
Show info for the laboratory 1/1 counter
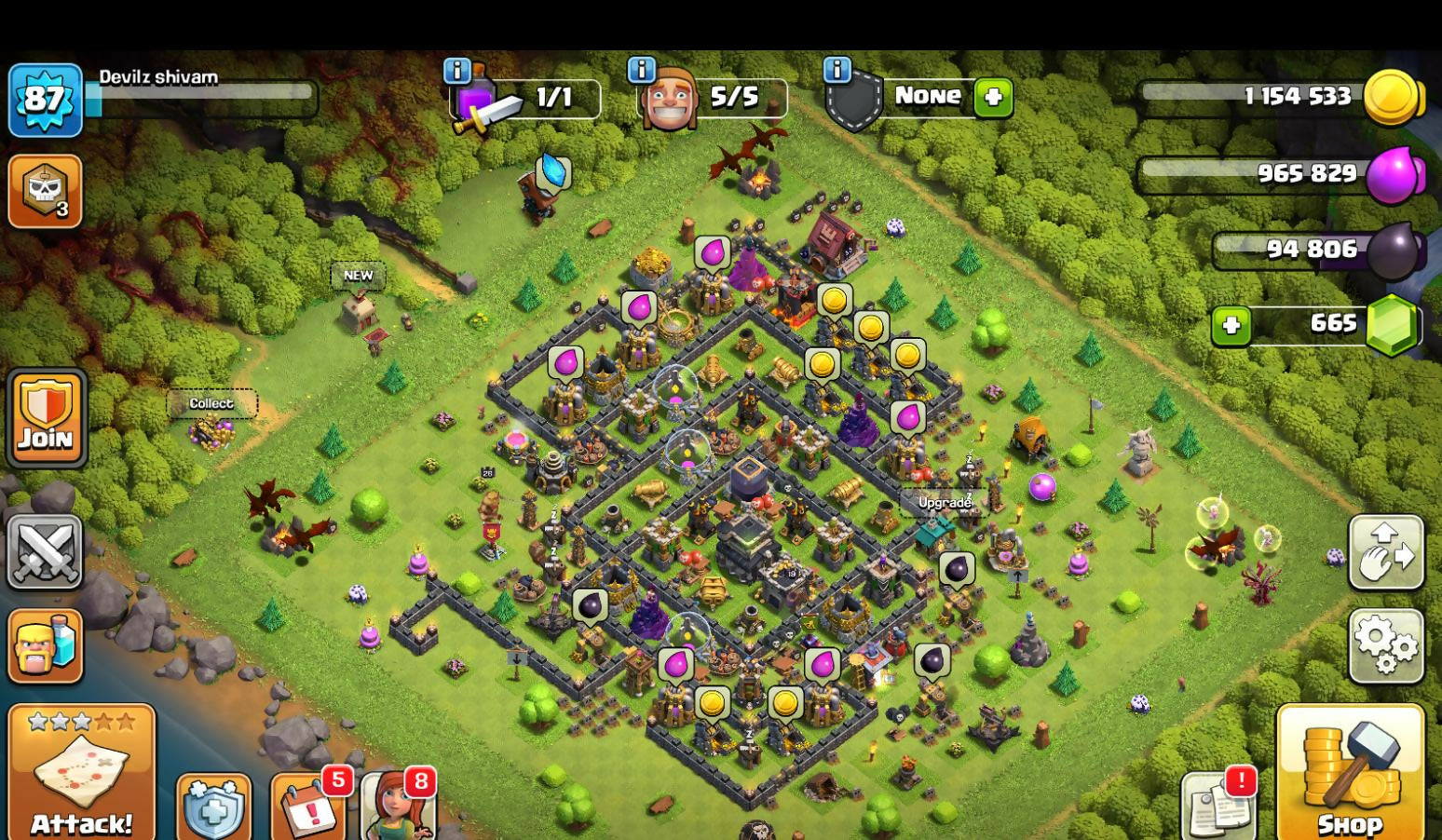click(456, 70)
